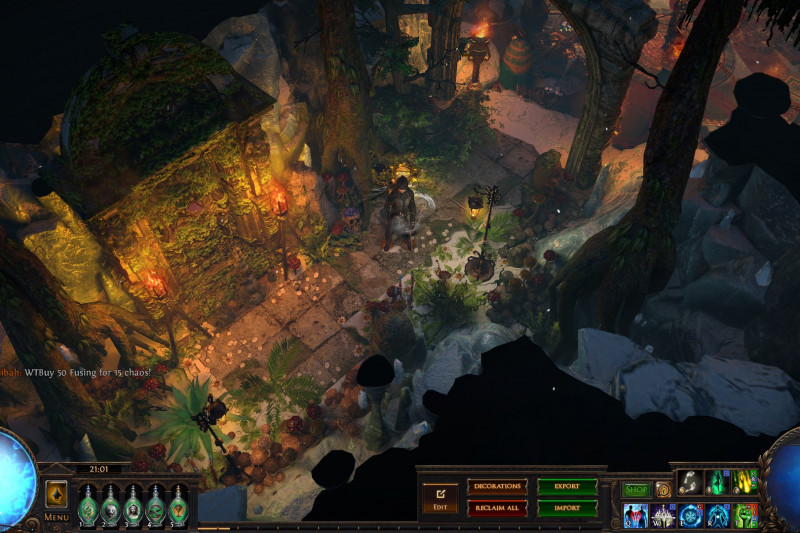800x533 pixels.
Task: Open the Shop
Action: point(636,490)
